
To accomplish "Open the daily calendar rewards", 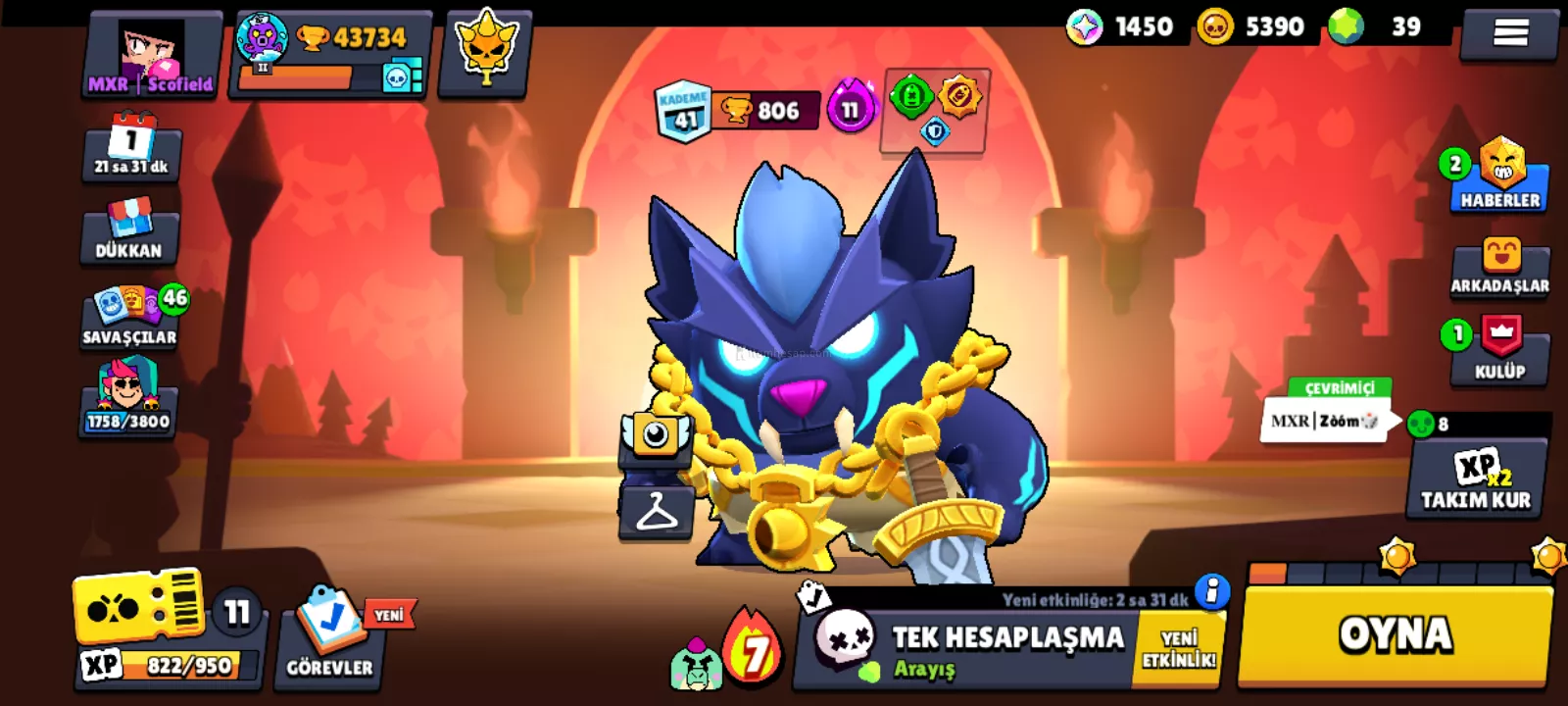I will tap(131, 147).
